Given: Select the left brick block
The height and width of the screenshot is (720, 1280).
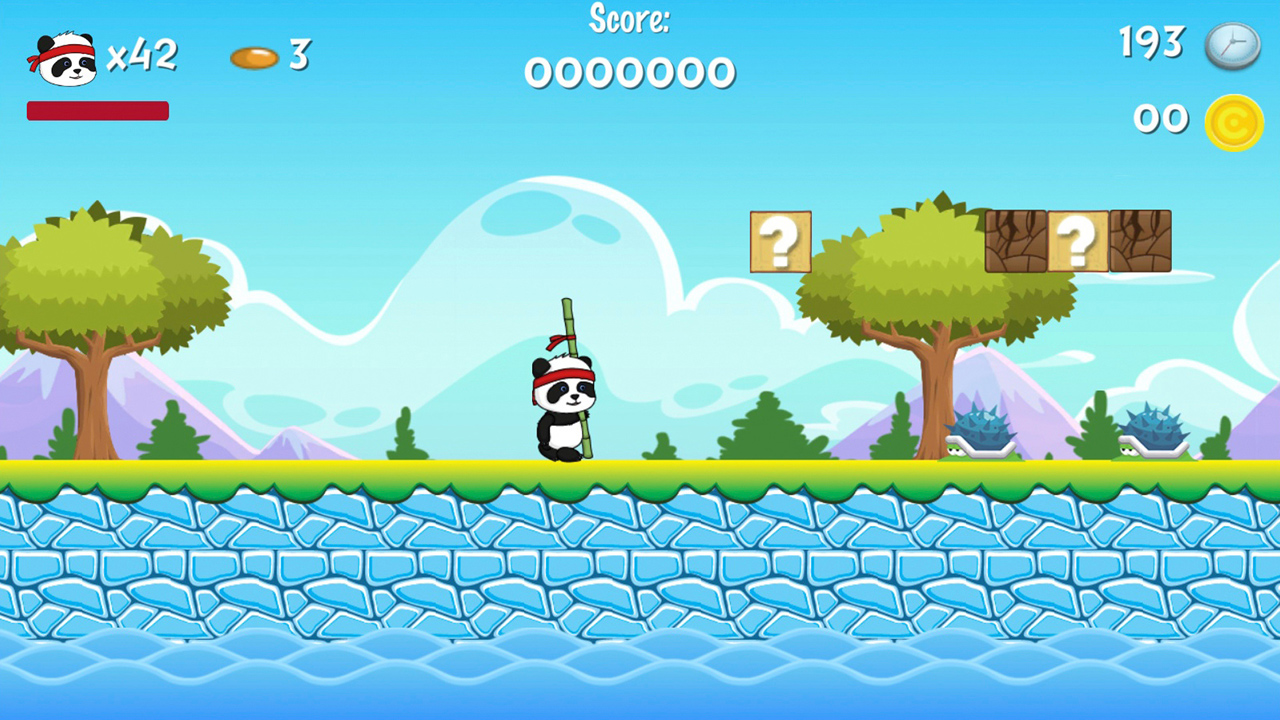Looking at the screenshot, I should point(1017,240).
